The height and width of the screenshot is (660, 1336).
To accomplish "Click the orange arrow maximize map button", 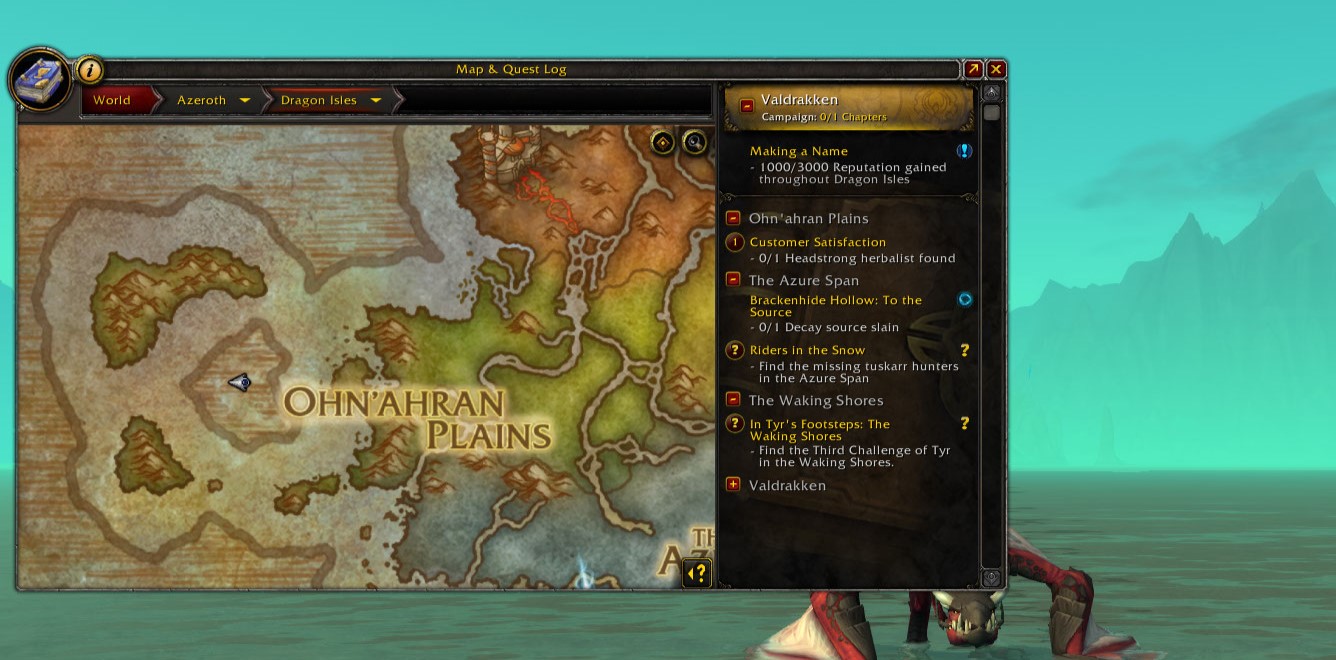I will coord(973,69).
